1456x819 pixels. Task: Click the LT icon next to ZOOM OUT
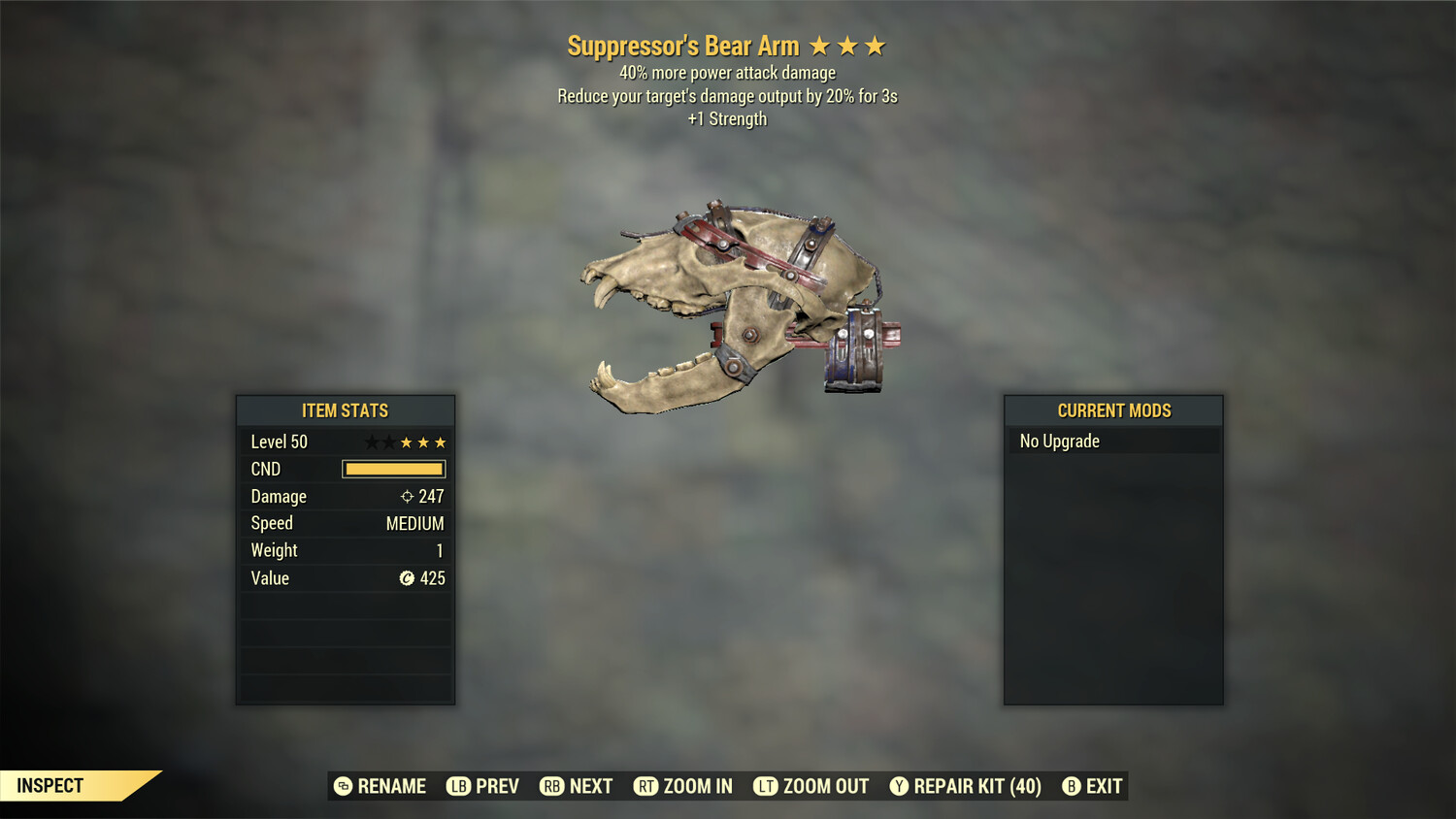point(765,786)
